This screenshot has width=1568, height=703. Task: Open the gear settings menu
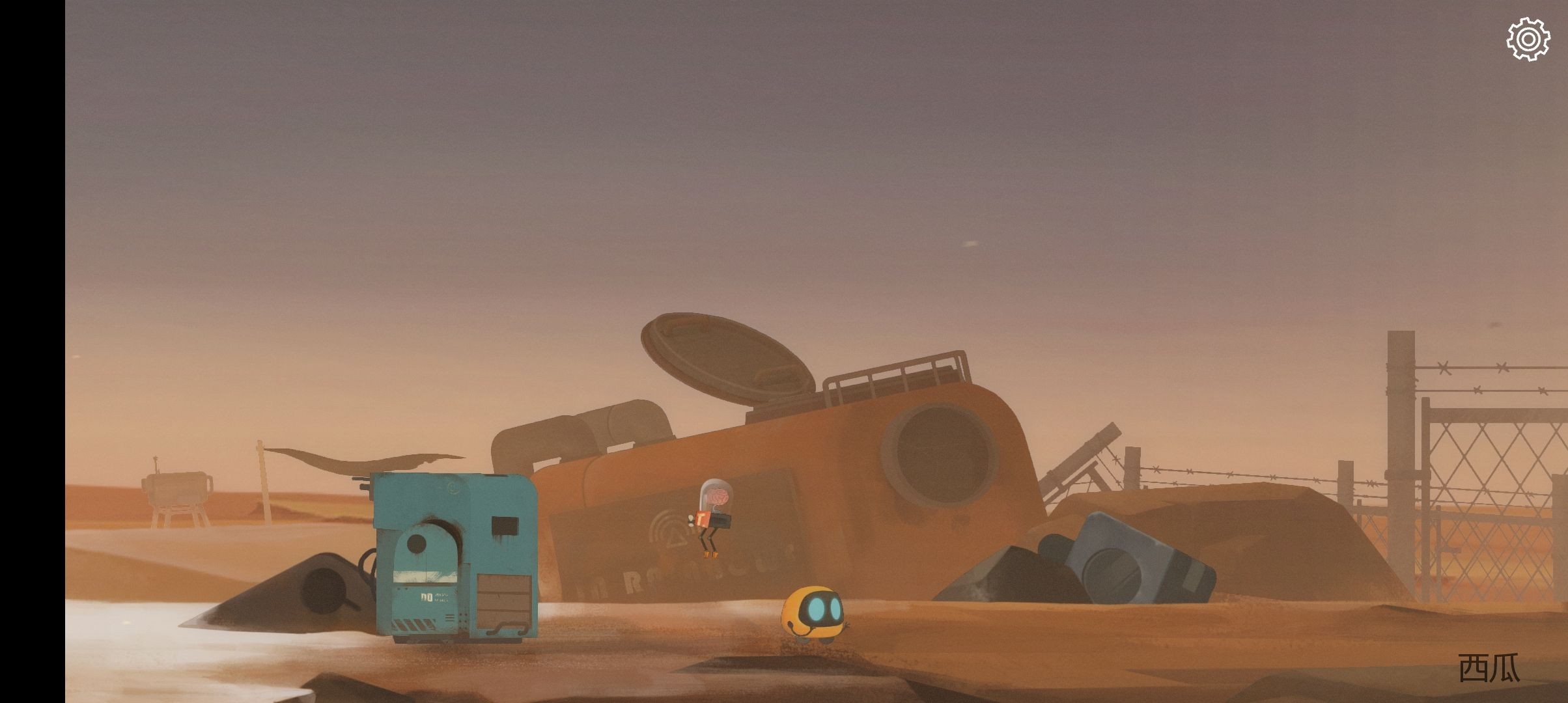[1528, 39]
